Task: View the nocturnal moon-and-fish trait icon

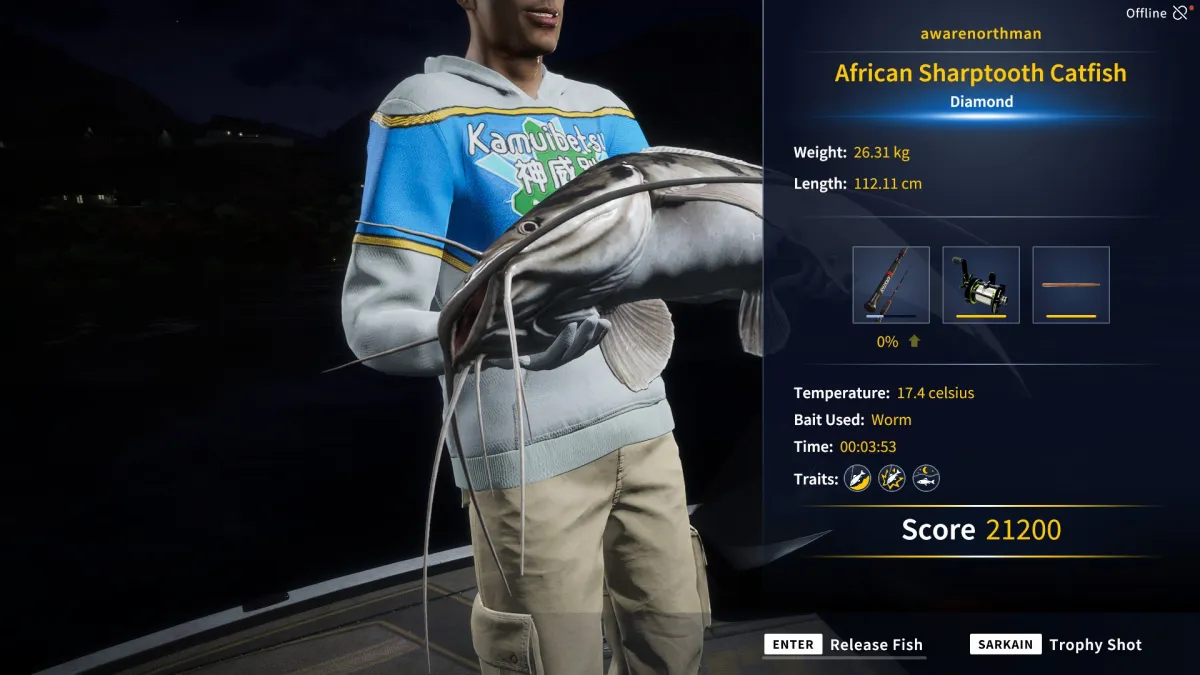Action: pos(926,479)
